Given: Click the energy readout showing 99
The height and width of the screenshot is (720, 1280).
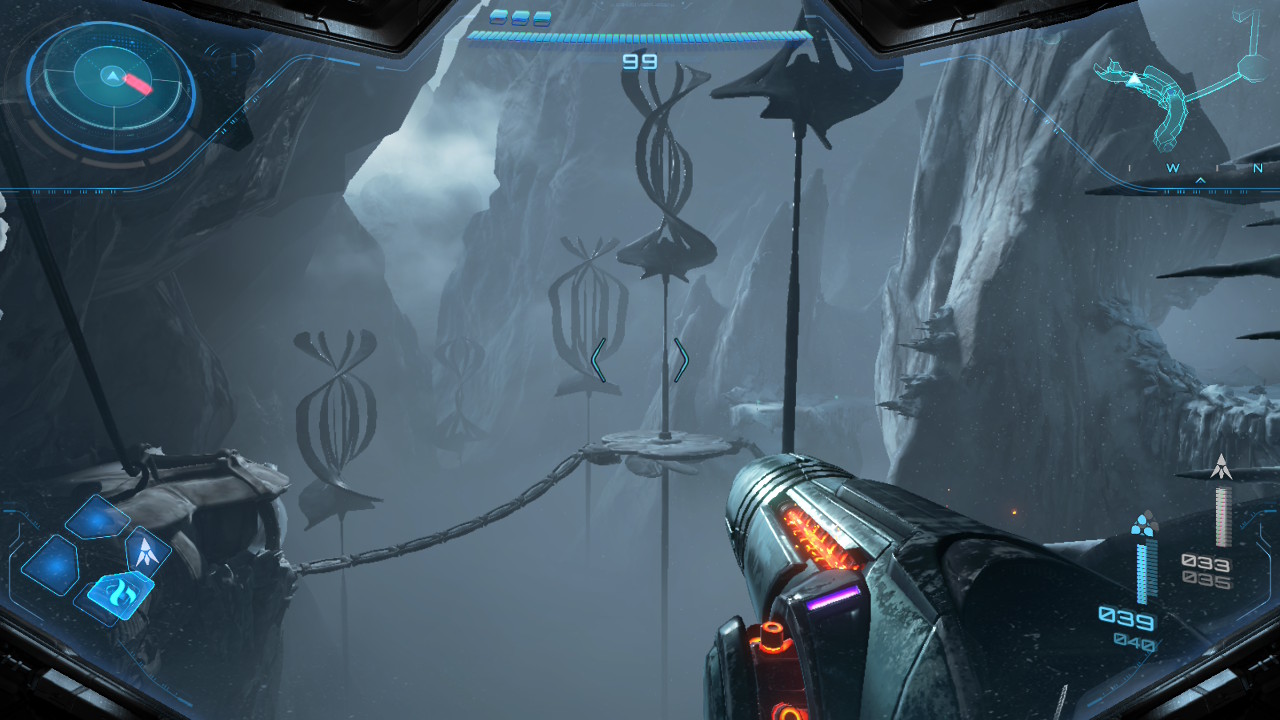Looking at the screenshot, I should pos(640,60).
